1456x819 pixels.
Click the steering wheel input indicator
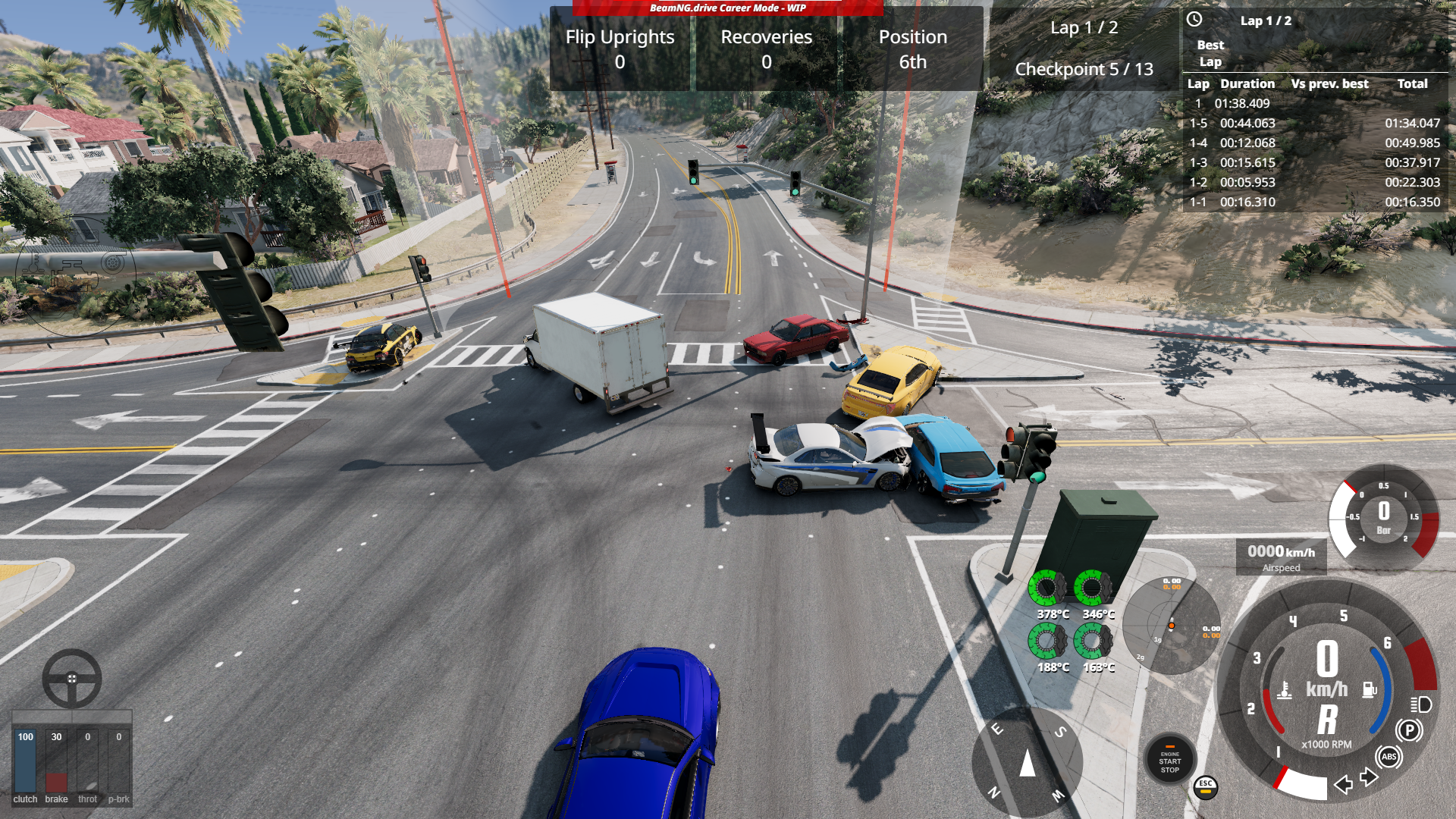(72, 678)
